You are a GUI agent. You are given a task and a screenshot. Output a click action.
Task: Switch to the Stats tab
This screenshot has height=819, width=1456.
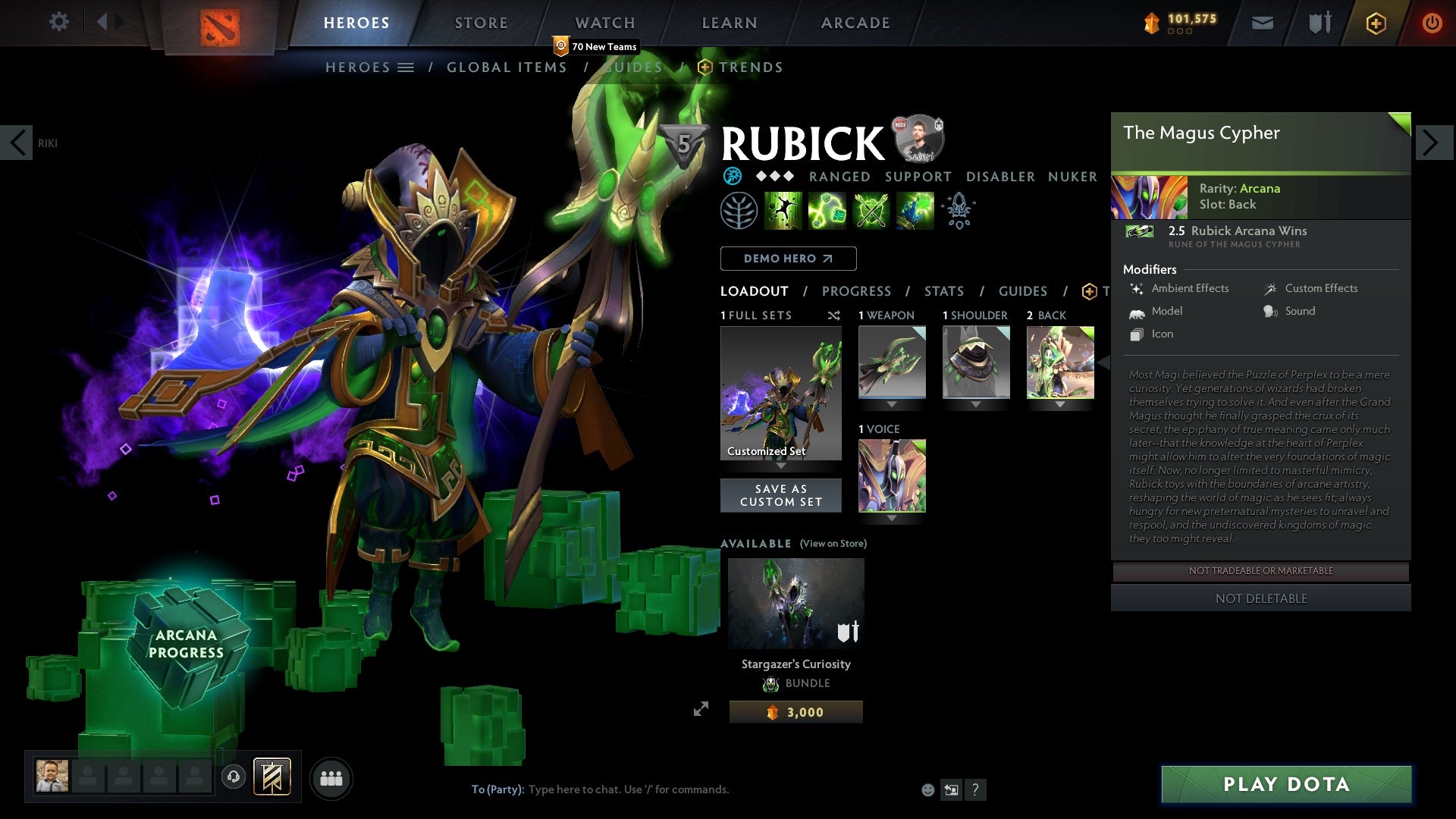[943, 291]
